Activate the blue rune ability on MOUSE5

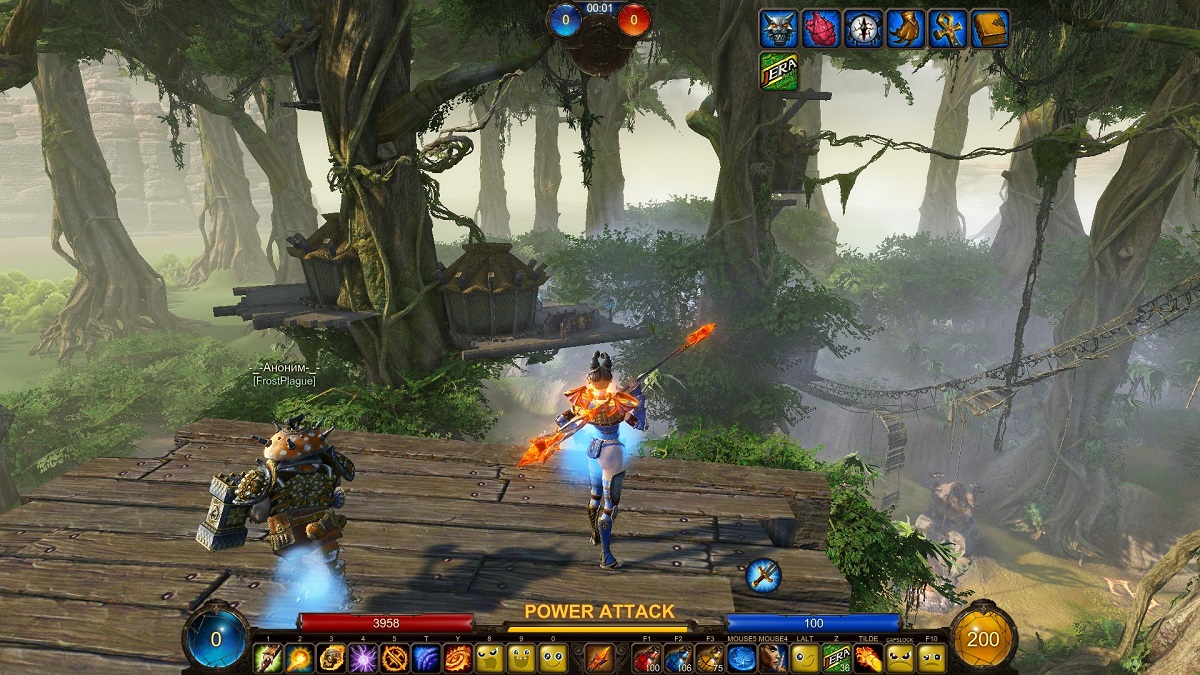tap(741, 658)
